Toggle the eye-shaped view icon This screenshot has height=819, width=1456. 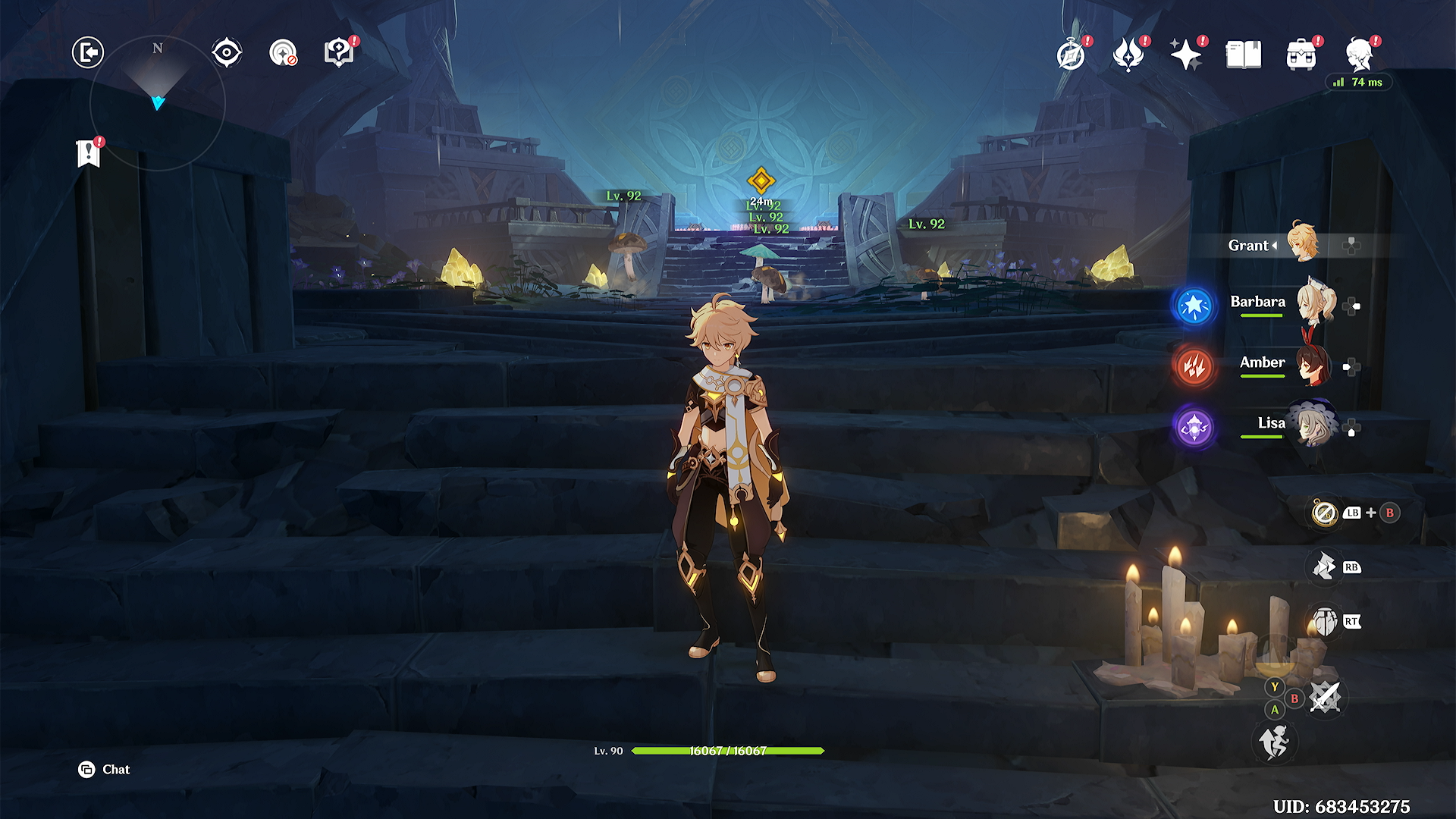[x=227, y=52]
